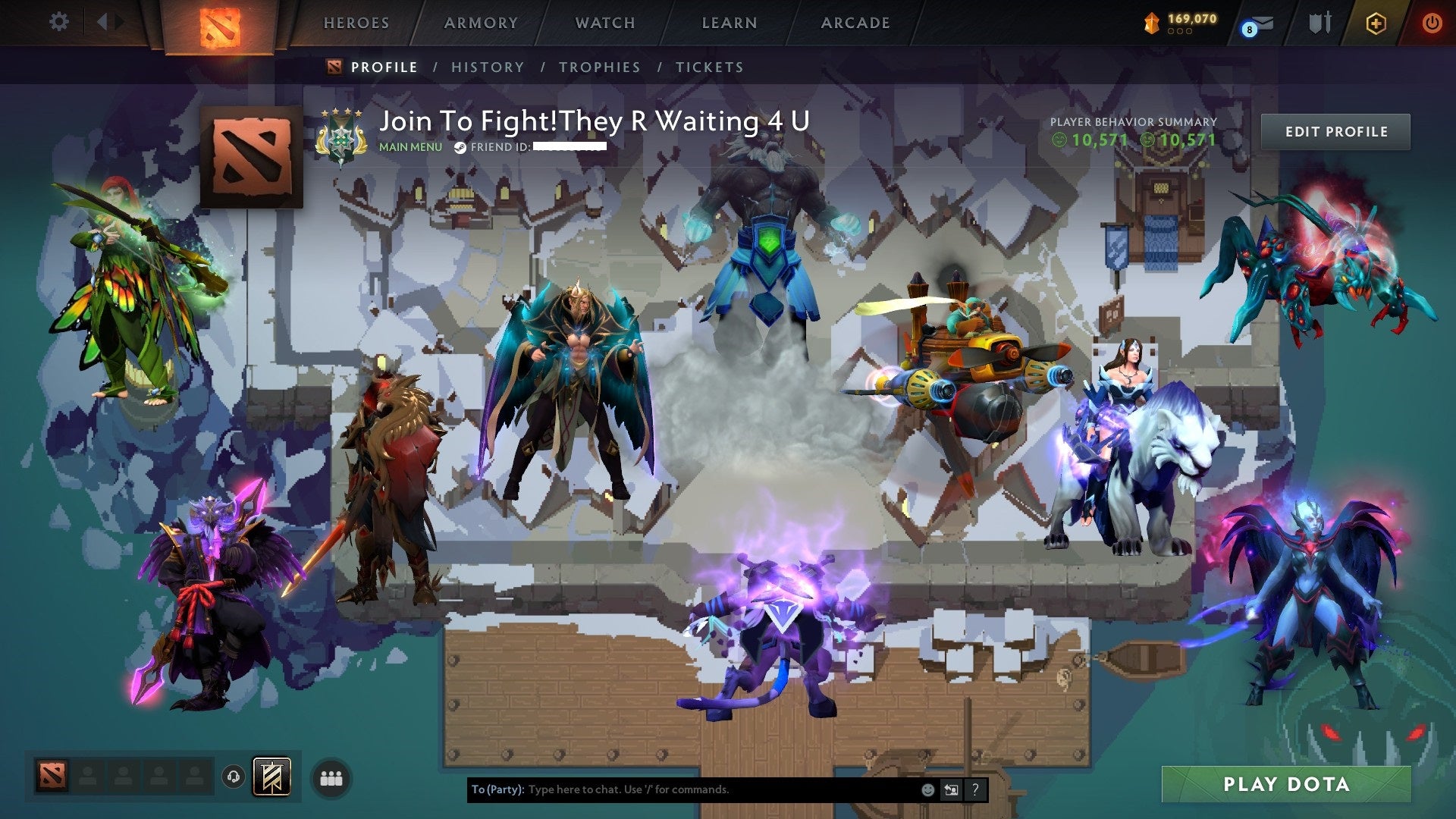Click the chat help question mark
1456x819 pixels.
click(974, 789)
